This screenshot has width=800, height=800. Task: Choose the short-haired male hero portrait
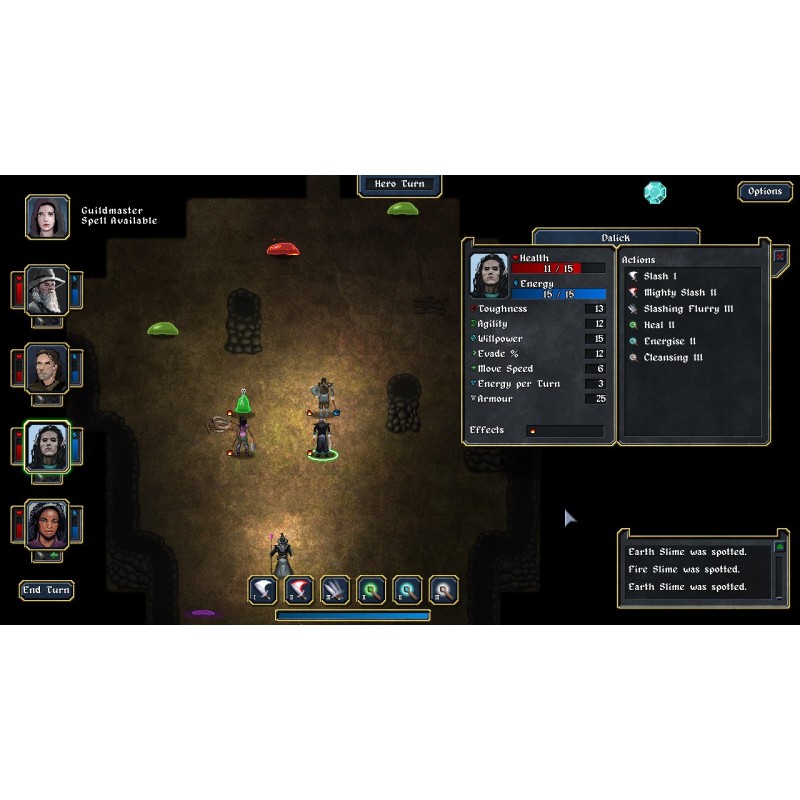(x=47, y=368)
